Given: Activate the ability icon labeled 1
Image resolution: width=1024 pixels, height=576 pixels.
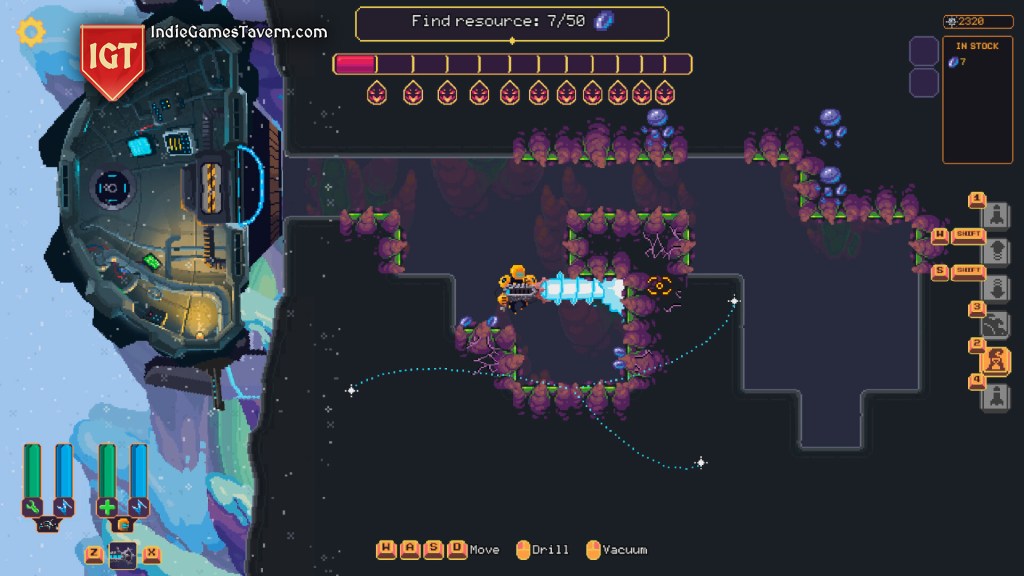Looking at the screenshot, I should [x=996, y=214].
